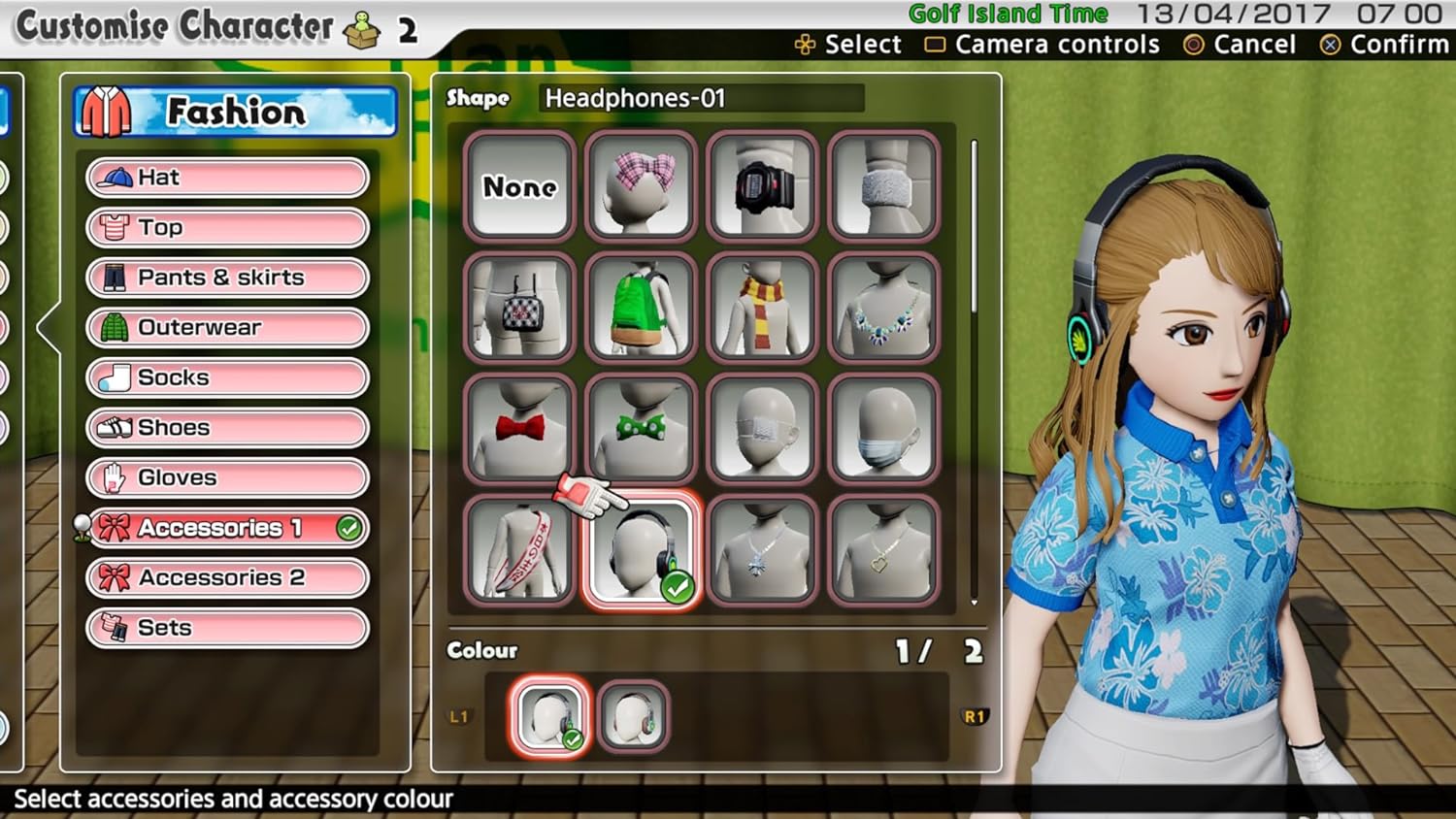Open the Sets category
This screenshot has width=1456, height=819.
pos(227,628)
